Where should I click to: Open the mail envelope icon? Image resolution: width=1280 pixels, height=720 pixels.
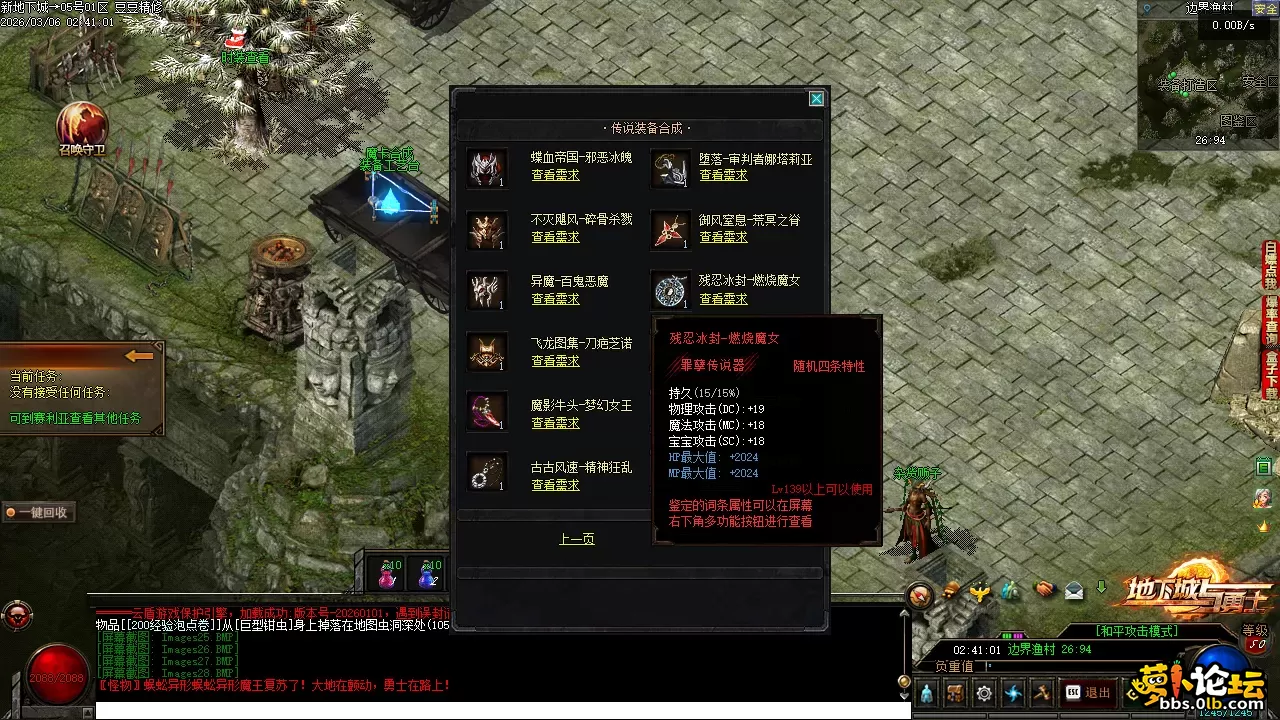coord(1073,590)
